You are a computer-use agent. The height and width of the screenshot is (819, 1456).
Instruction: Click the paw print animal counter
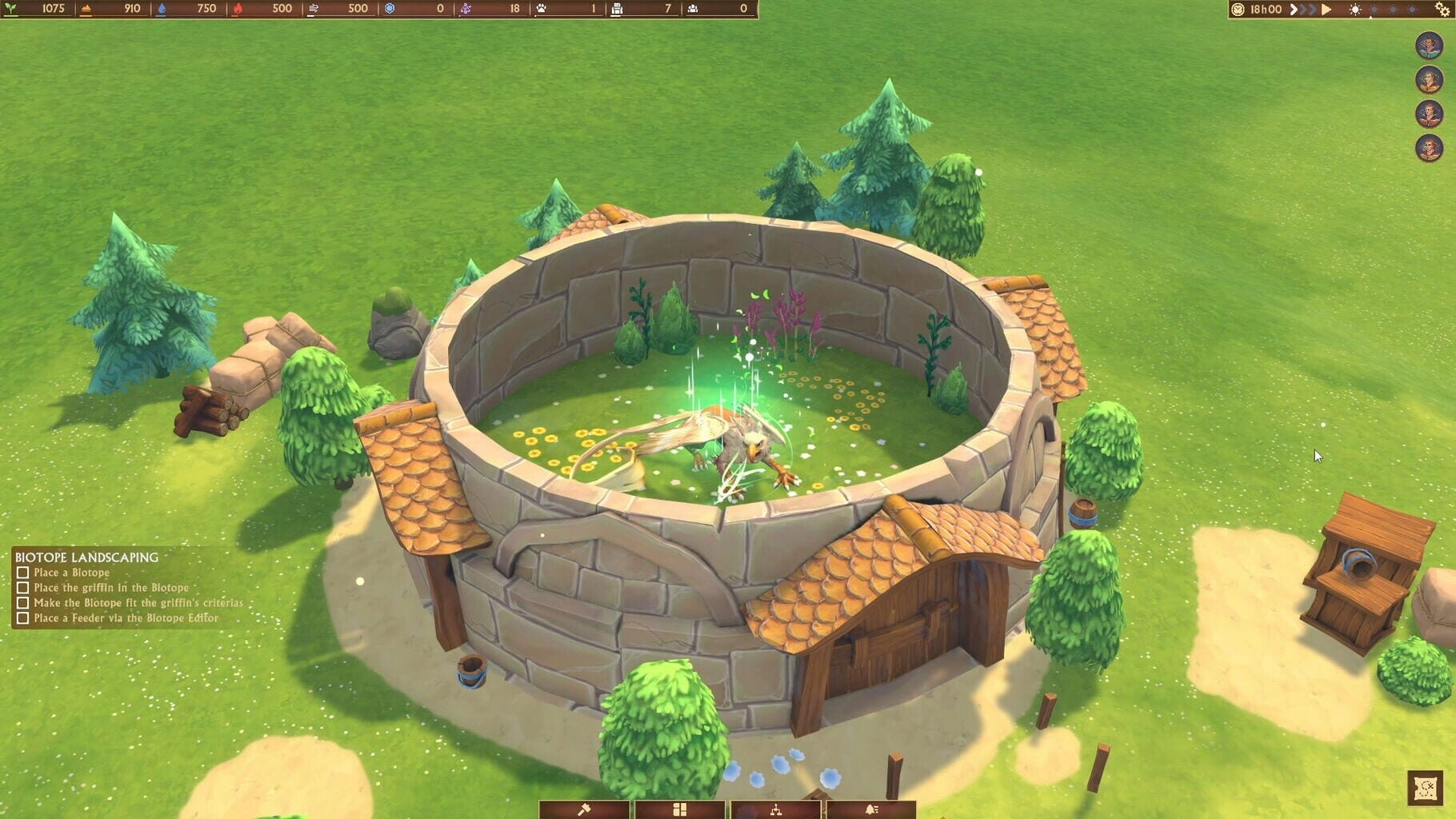(x=542, y=9)
